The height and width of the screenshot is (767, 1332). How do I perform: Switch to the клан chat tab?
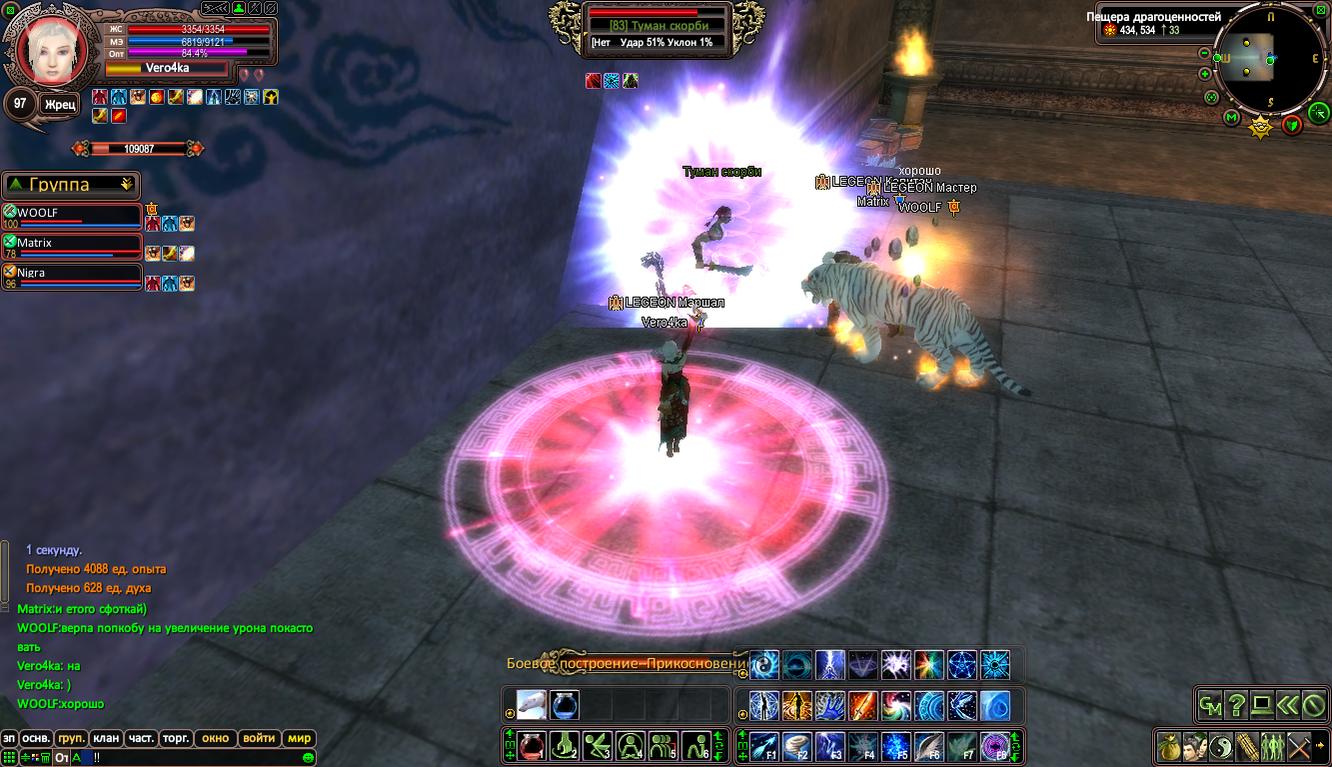pyautogui.click(x=106, y=738)
